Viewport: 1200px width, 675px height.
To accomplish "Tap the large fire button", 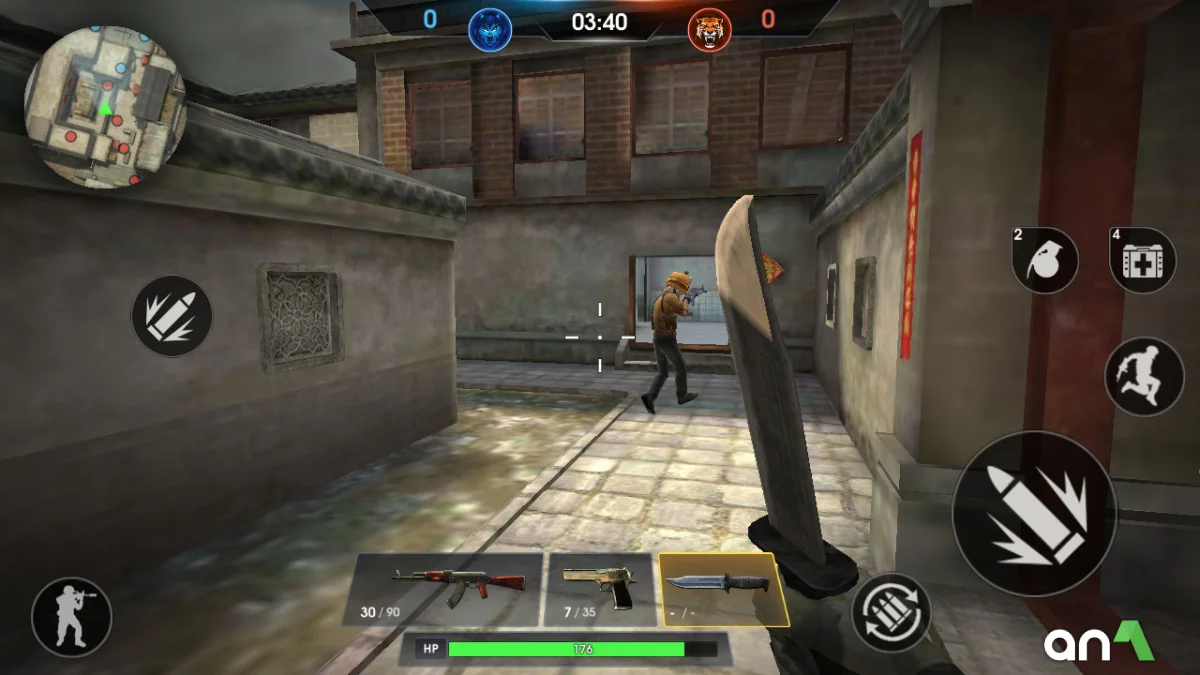I will 1034,513.
